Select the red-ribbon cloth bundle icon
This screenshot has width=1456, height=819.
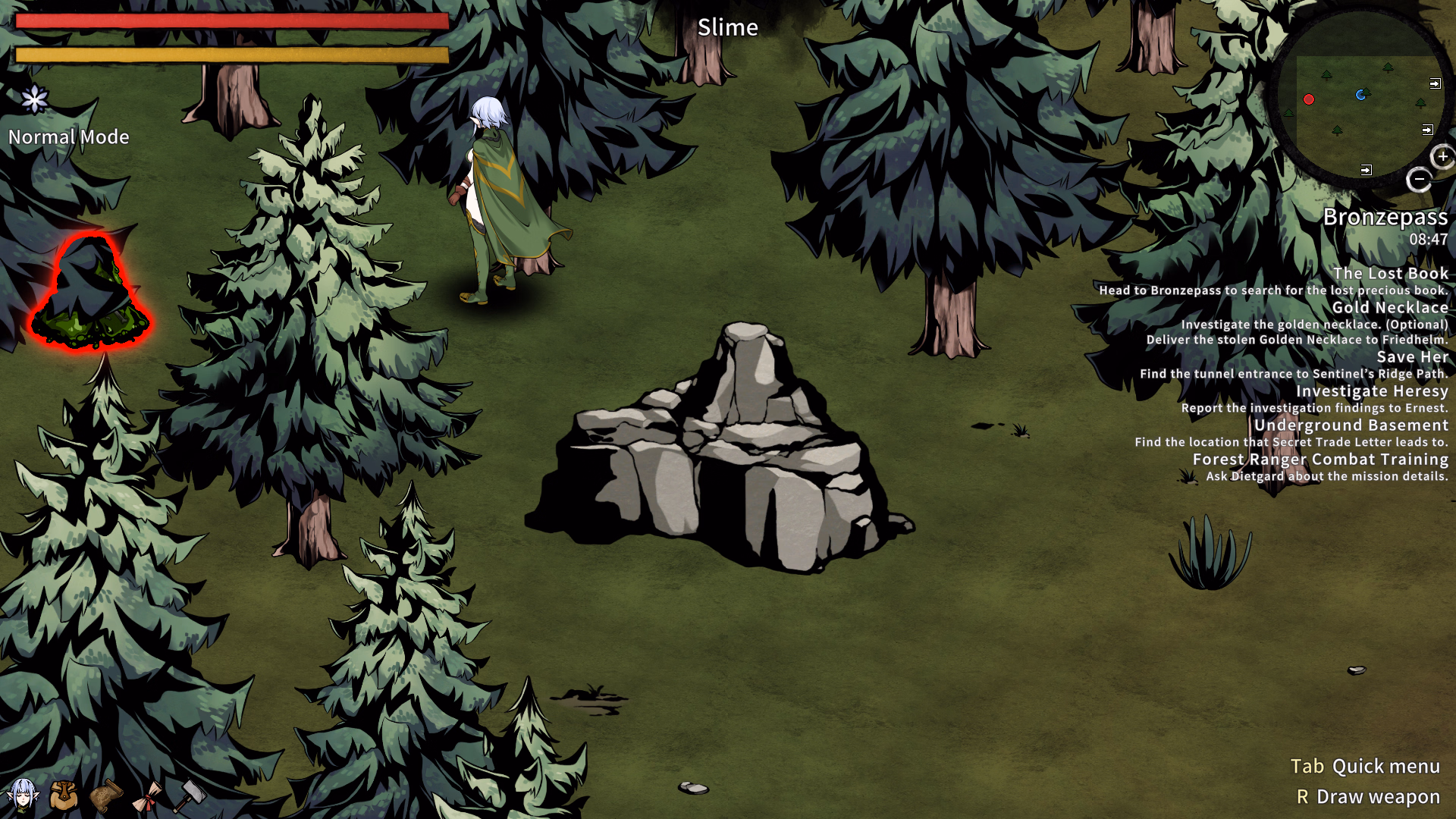click(147, 795)
